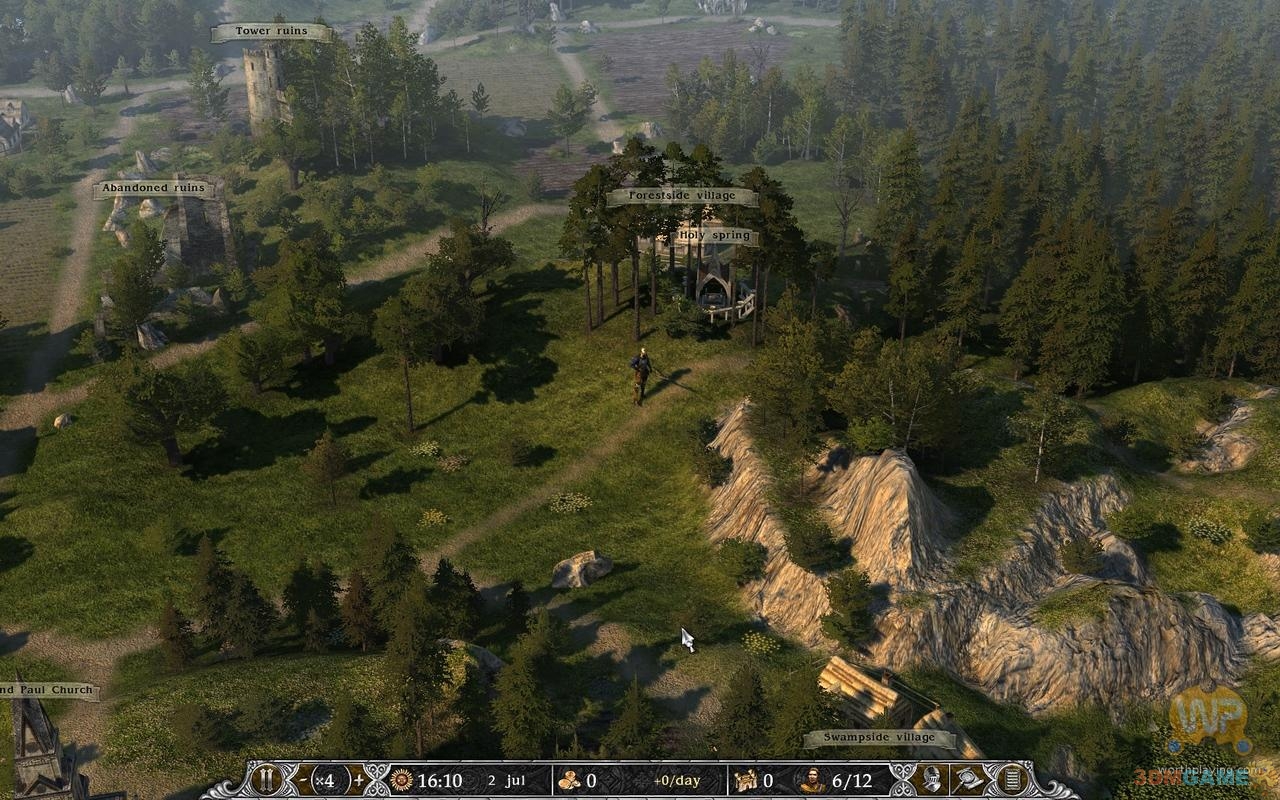1280x800 pixels.
Task: Select the Tower ruins location label
Action: 271,32
